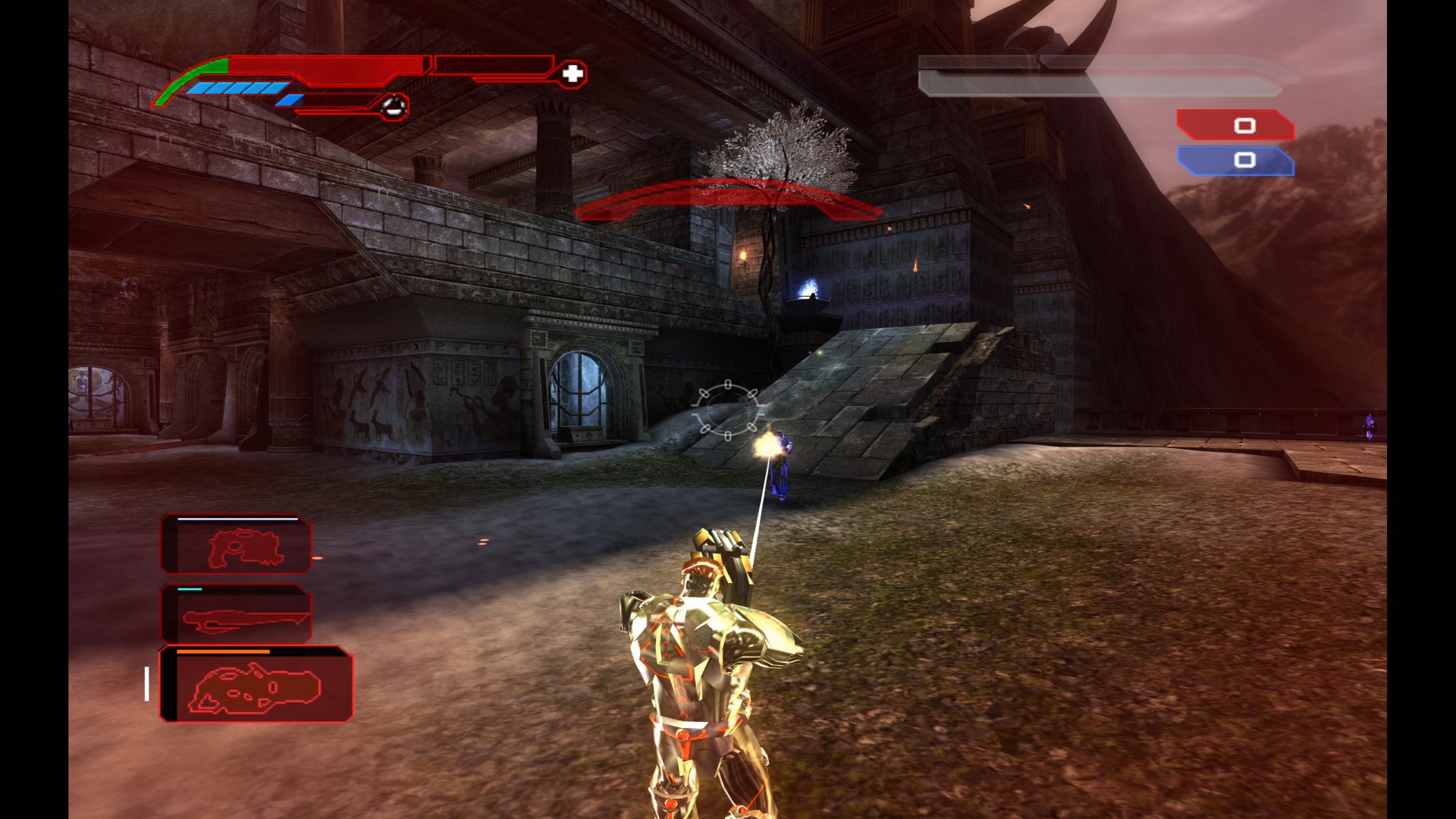Expand the enemy health arc above the doorway

pyautogui.click(x=727, y=196)
